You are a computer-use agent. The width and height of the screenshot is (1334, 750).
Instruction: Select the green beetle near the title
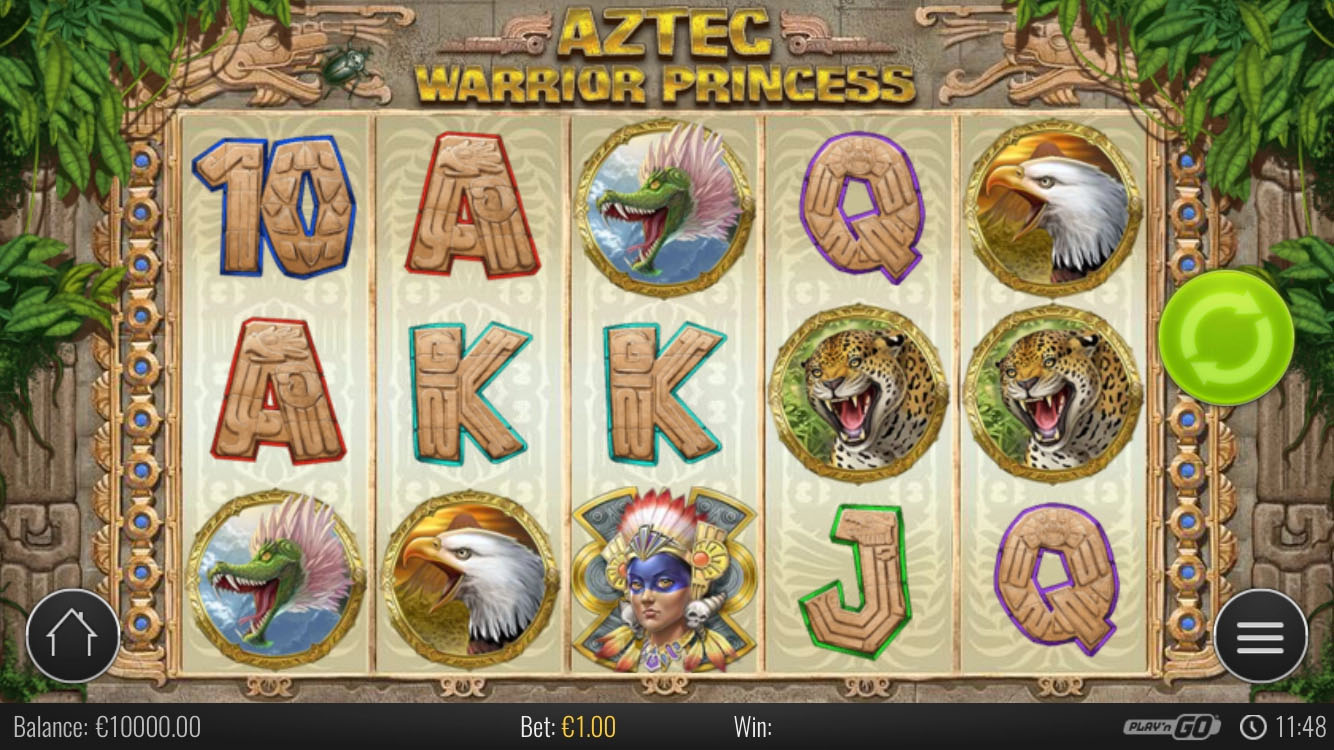tap(345, 63)
